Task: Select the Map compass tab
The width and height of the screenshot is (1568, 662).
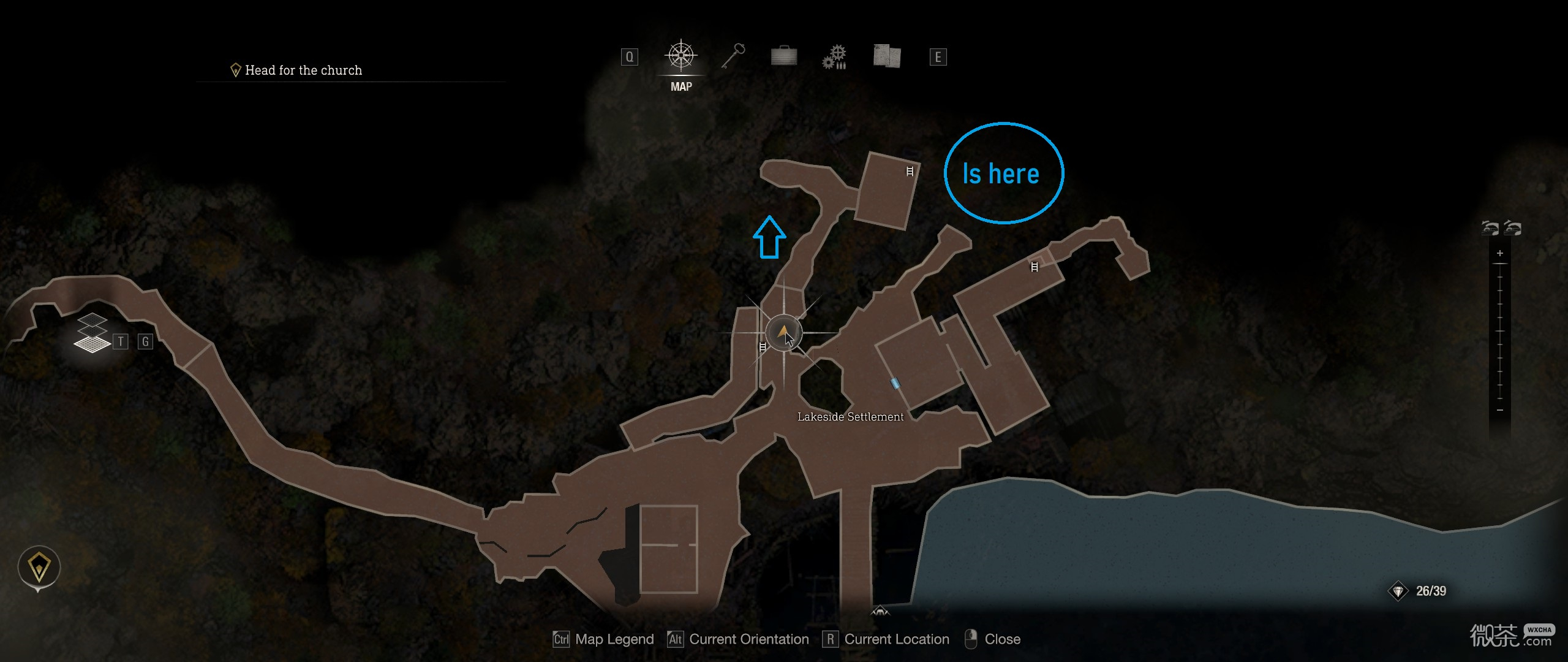Action: [680, 56]
